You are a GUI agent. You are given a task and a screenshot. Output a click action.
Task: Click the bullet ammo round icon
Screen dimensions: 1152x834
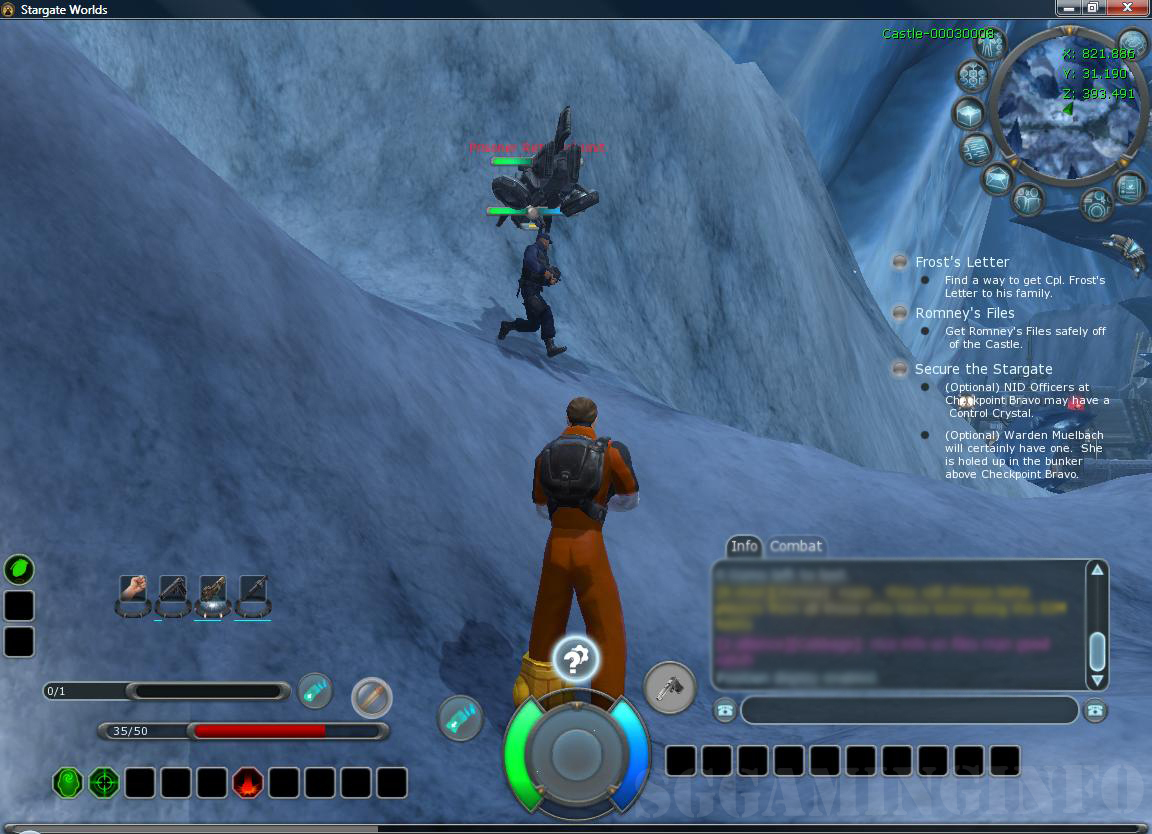pyautogui.click(x=372, y=697)
